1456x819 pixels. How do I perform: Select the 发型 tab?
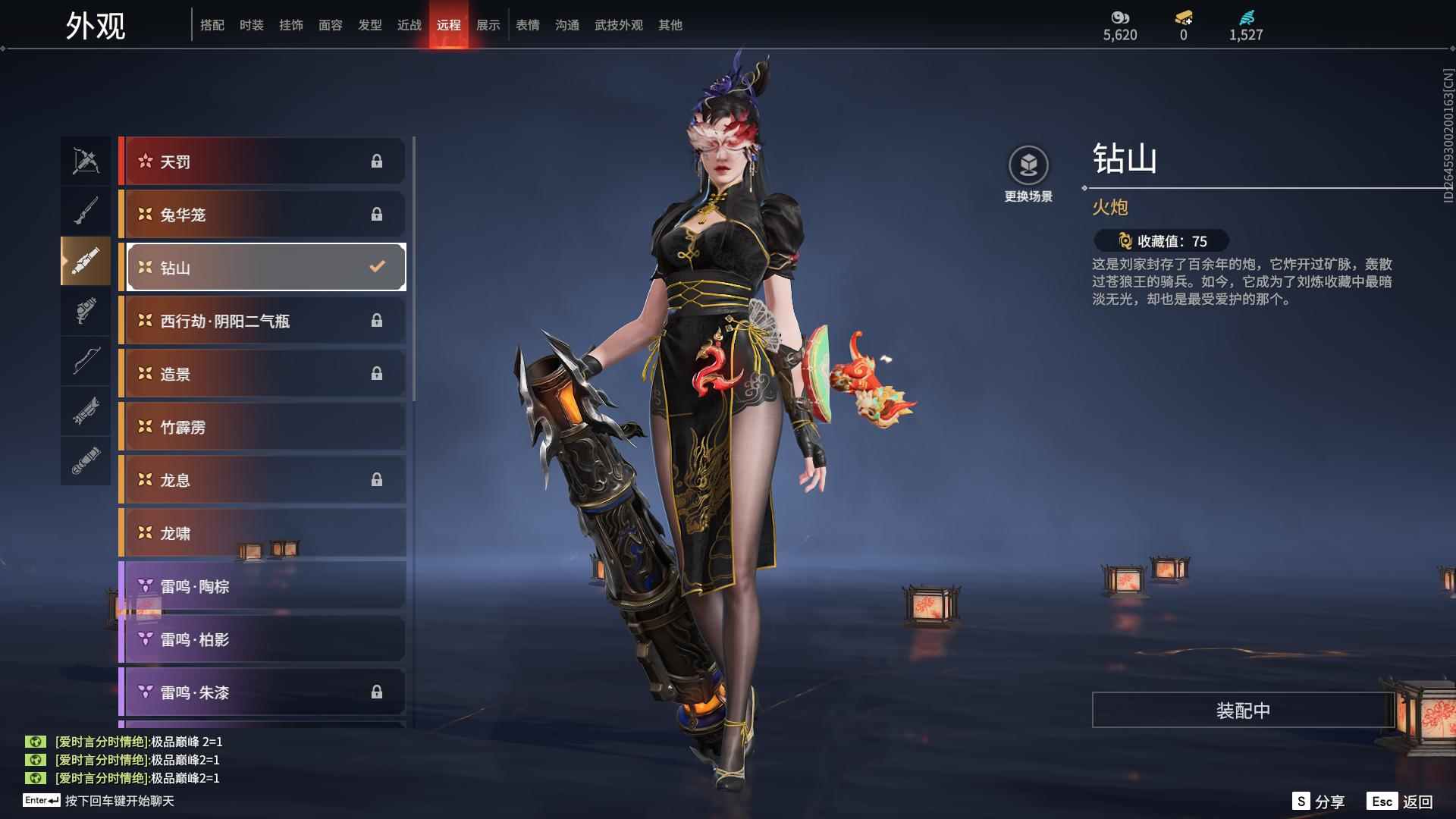[369, 25]
